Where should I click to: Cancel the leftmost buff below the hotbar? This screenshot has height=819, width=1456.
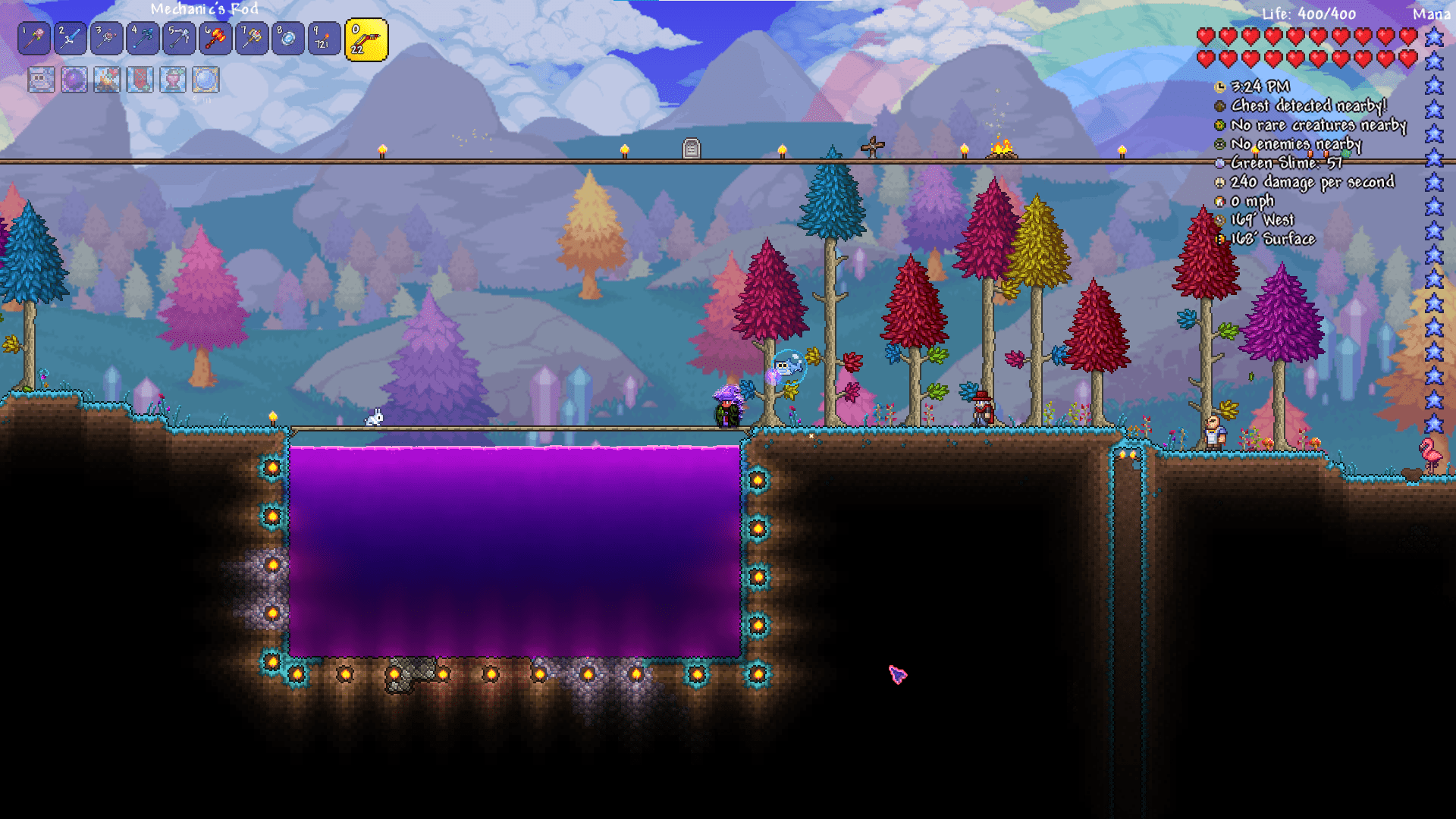pos(40,80)
